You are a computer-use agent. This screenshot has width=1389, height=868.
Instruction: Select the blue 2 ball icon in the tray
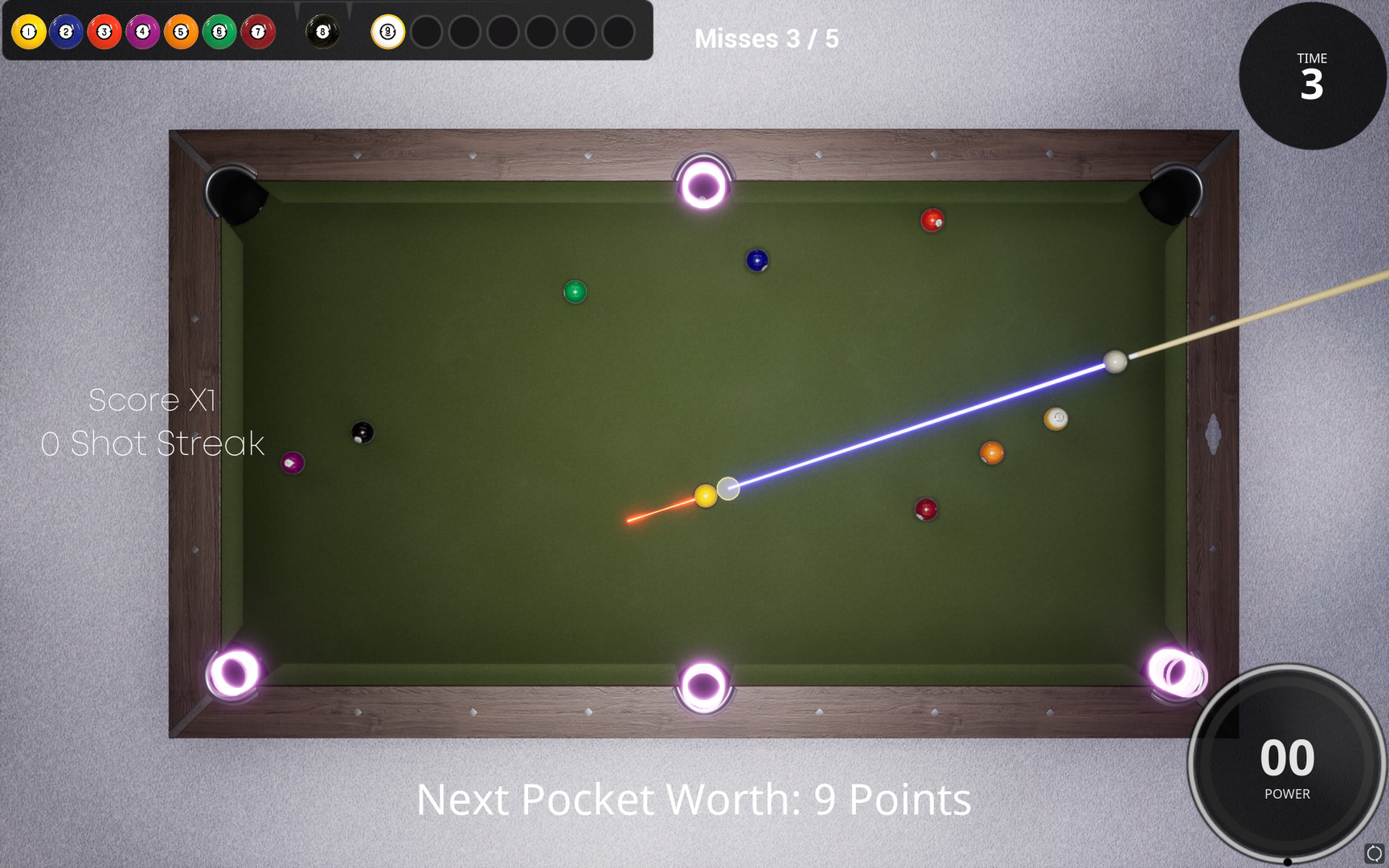pos(66,33)
